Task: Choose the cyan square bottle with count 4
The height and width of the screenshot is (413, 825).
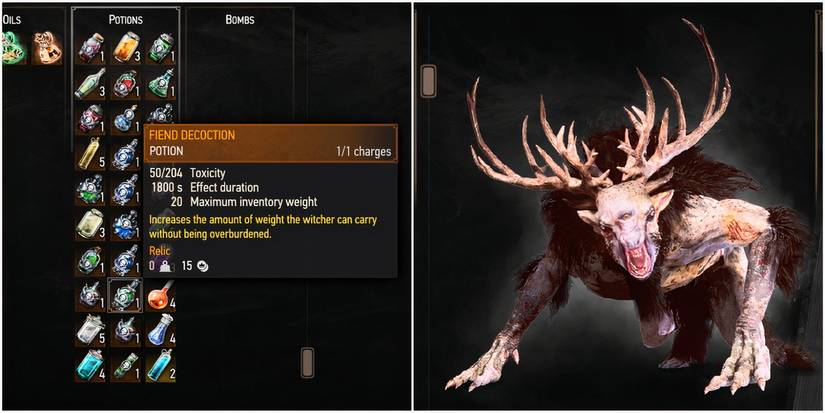Action: tap(89, 366)
